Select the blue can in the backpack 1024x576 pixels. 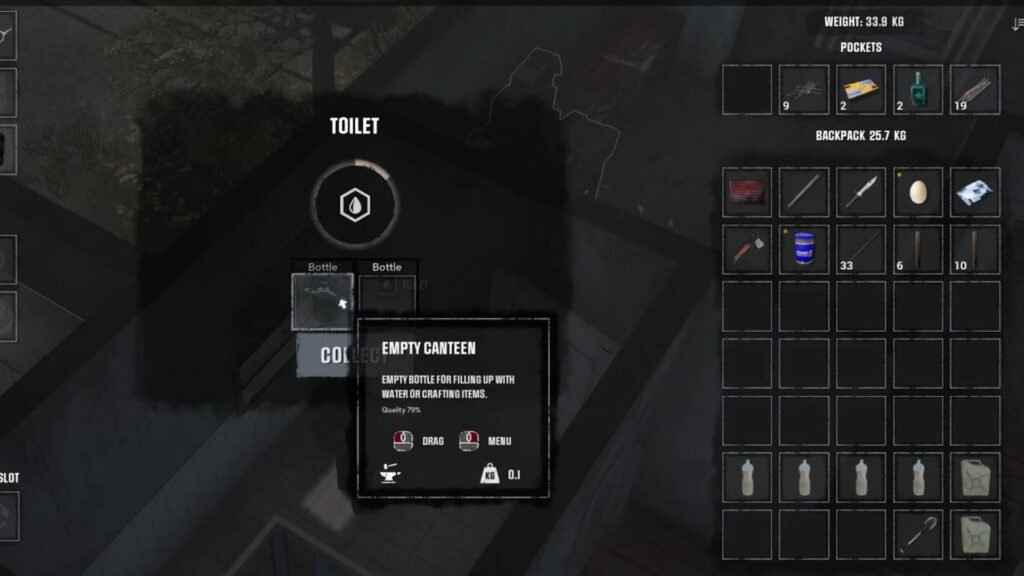pyautogui.click(x=804, y=250)
